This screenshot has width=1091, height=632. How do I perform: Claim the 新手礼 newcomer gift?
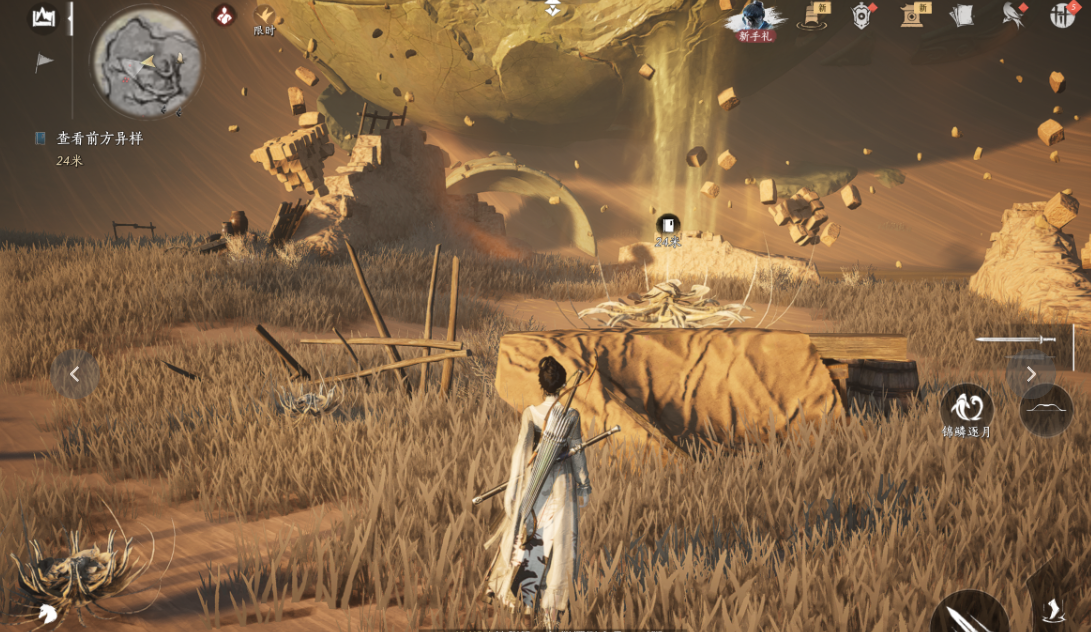(x=757, y=20)
